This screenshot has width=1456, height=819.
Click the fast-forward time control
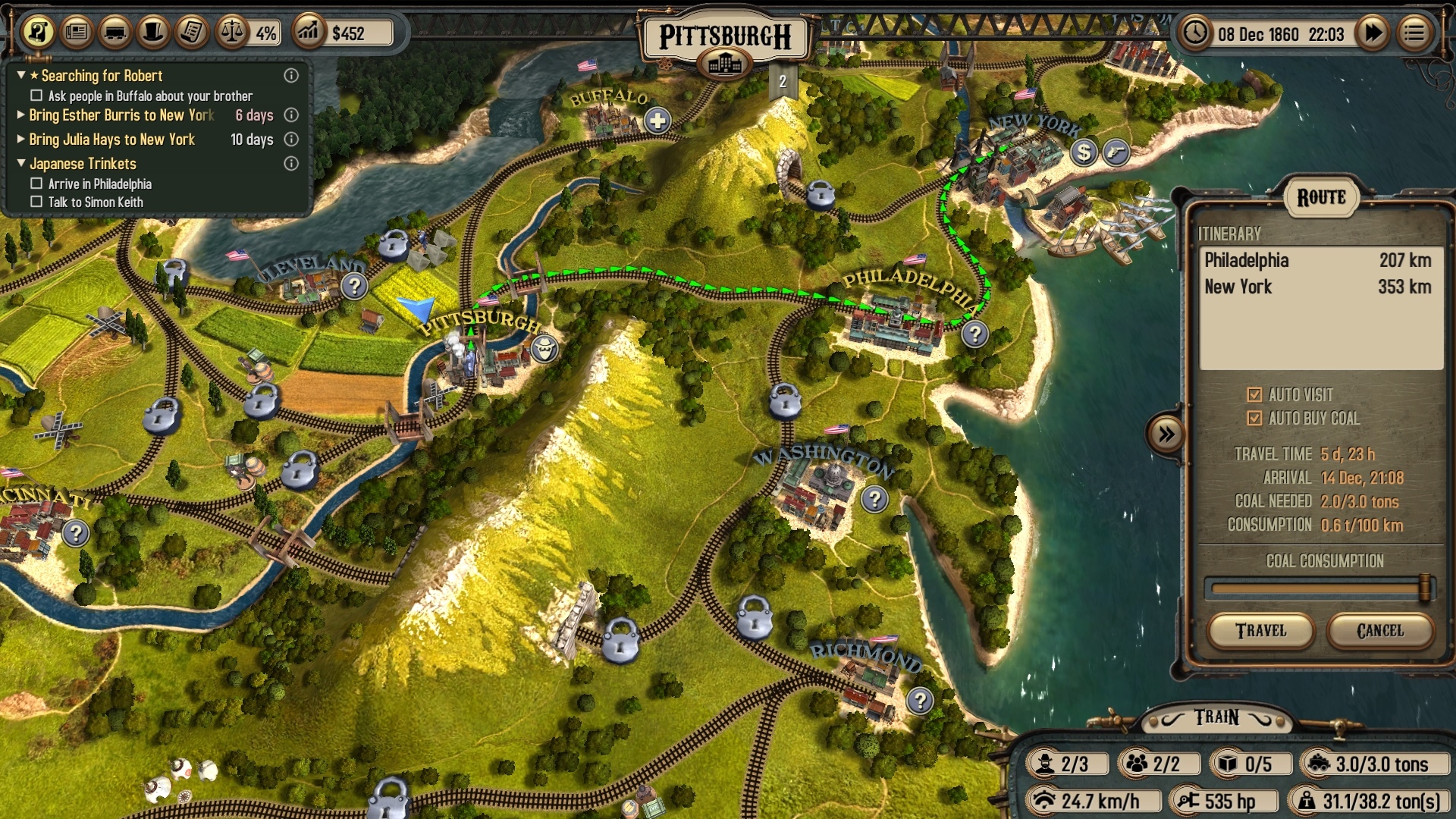(1373, 33)
